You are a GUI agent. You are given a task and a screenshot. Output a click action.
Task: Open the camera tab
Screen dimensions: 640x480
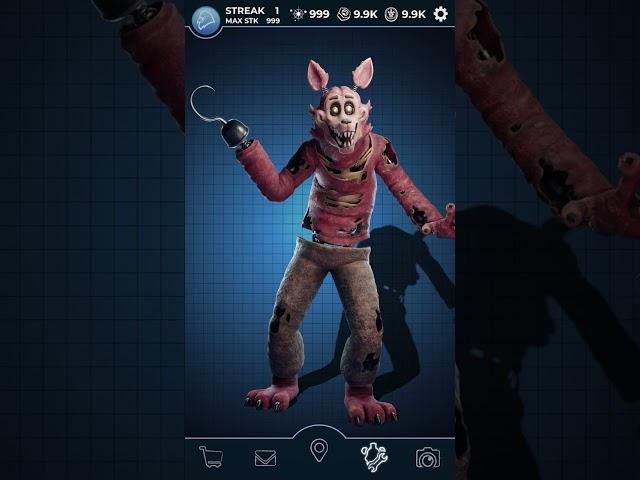(428, 458)
